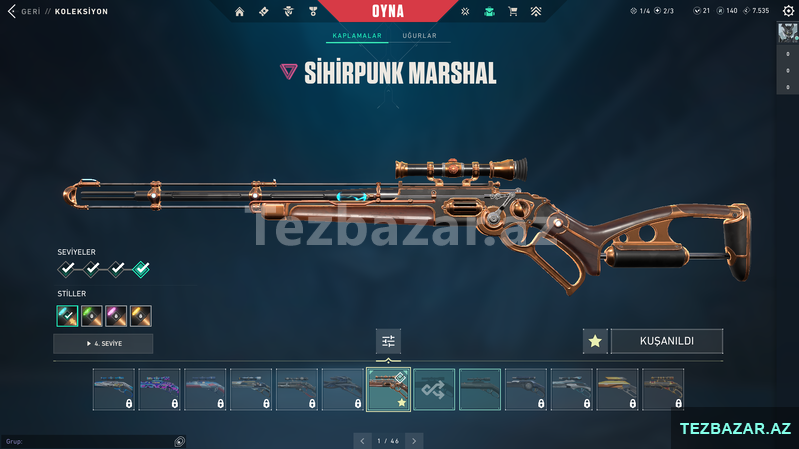
Task: Select the purple patterned Marshal skin thumbnail
Action: click(159, 389)
